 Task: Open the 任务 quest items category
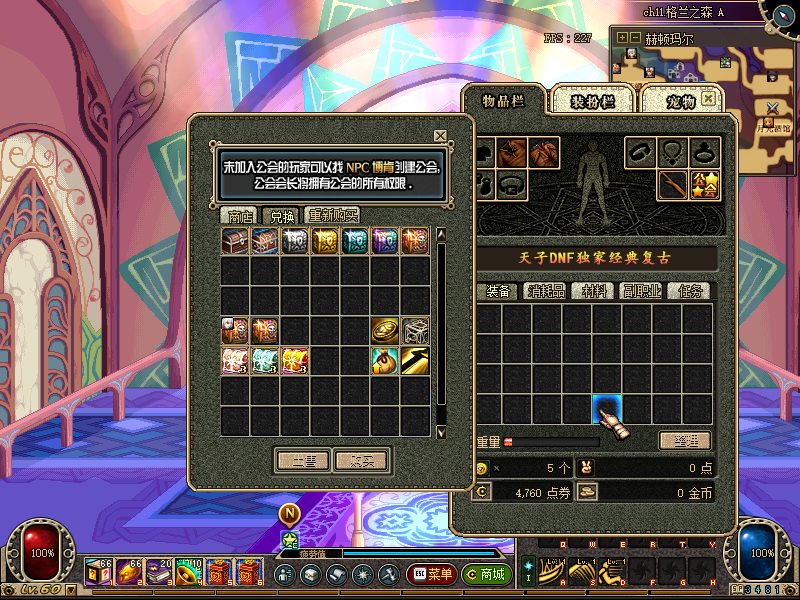click(691, 291)
